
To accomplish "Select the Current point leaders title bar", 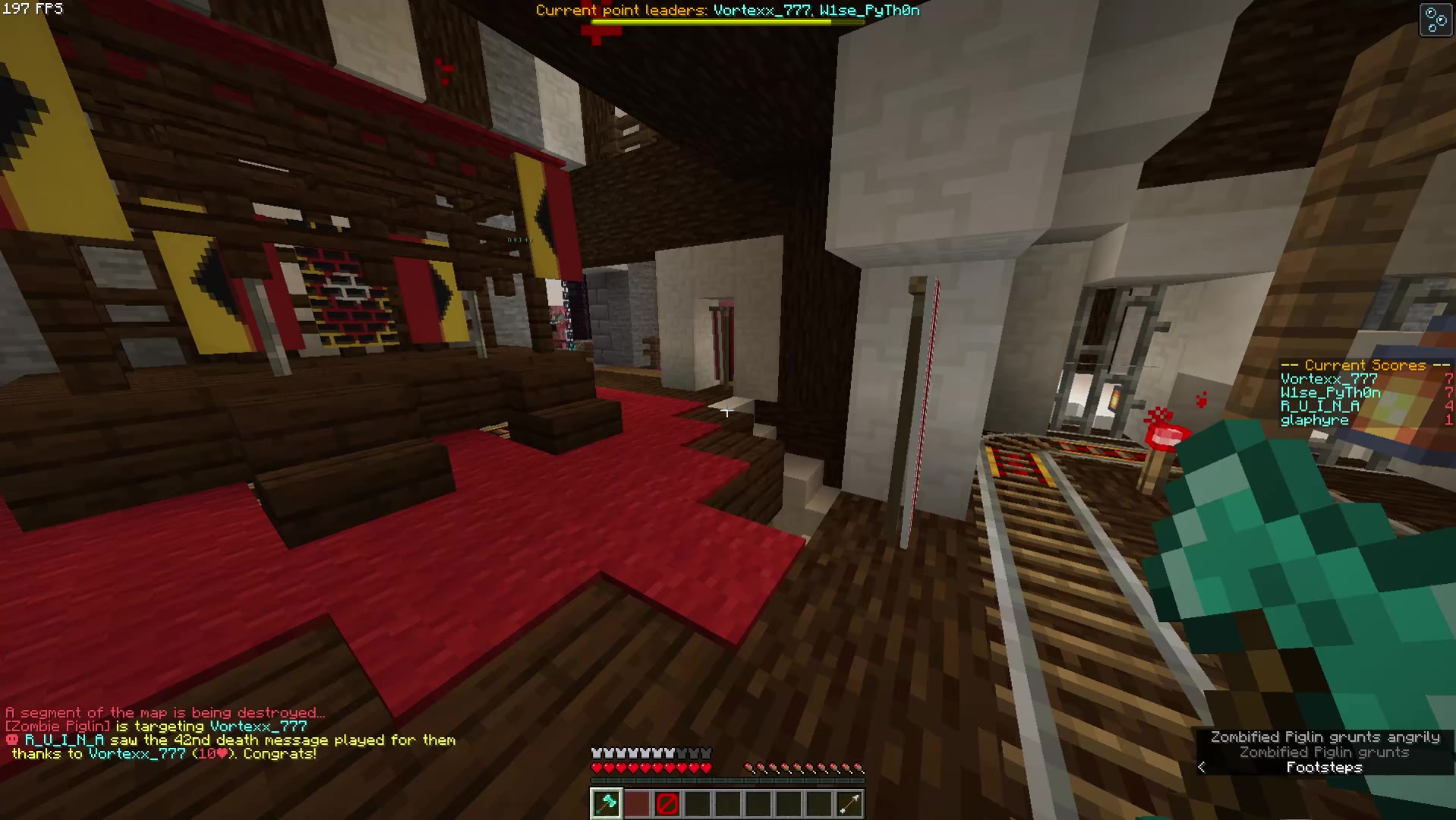I will [x=726, y=10].
